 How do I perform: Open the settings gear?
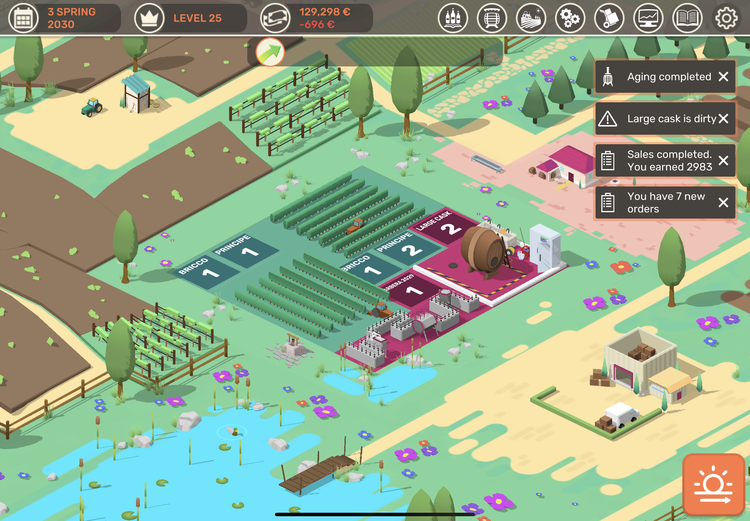pyautogui.click(x=726, y=17)
